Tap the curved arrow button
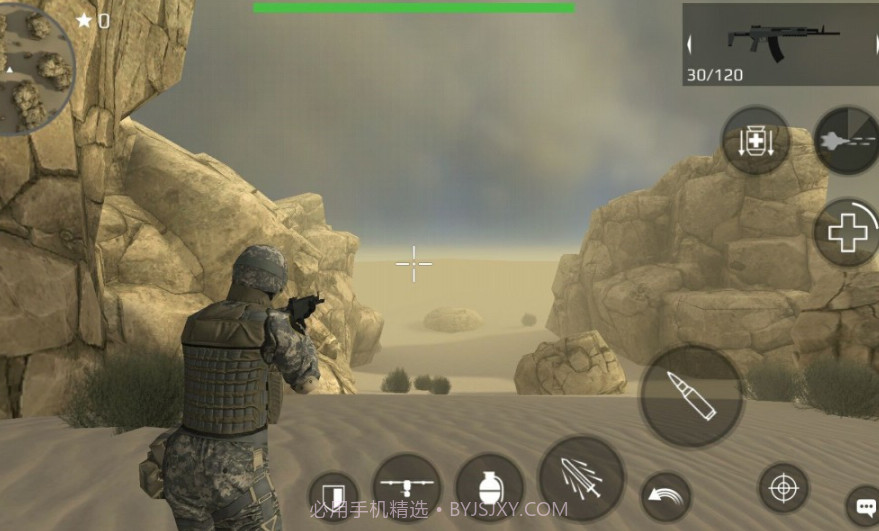This screenshot has width=879, height=531. 666,497
